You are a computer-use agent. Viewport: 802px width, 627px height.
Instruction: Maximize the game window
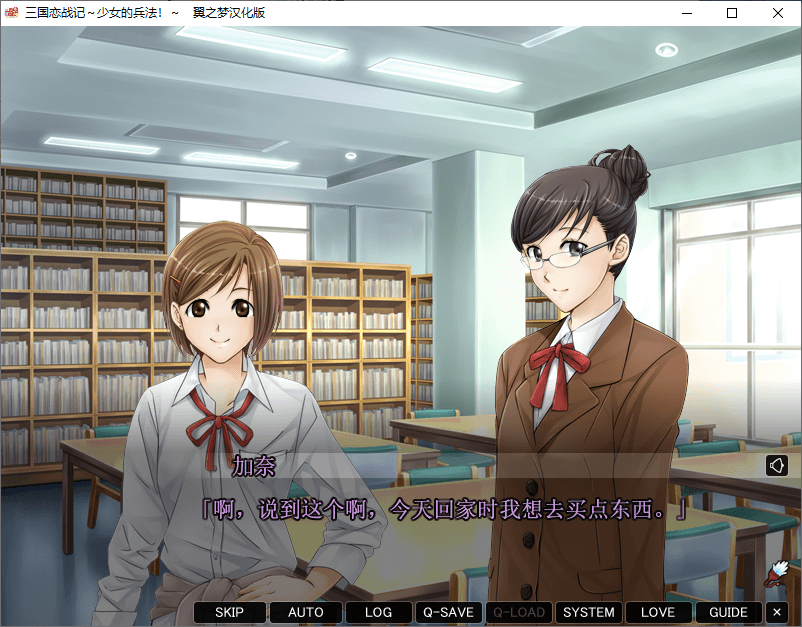pos(732,13)
